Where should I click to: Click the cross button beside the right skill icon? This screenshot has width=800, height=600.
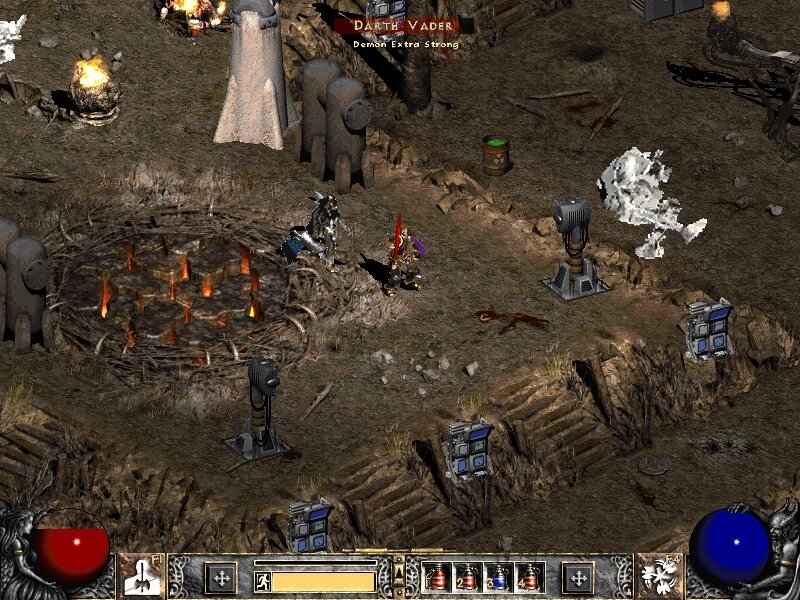pyautogui.click(x=578, y=577)
